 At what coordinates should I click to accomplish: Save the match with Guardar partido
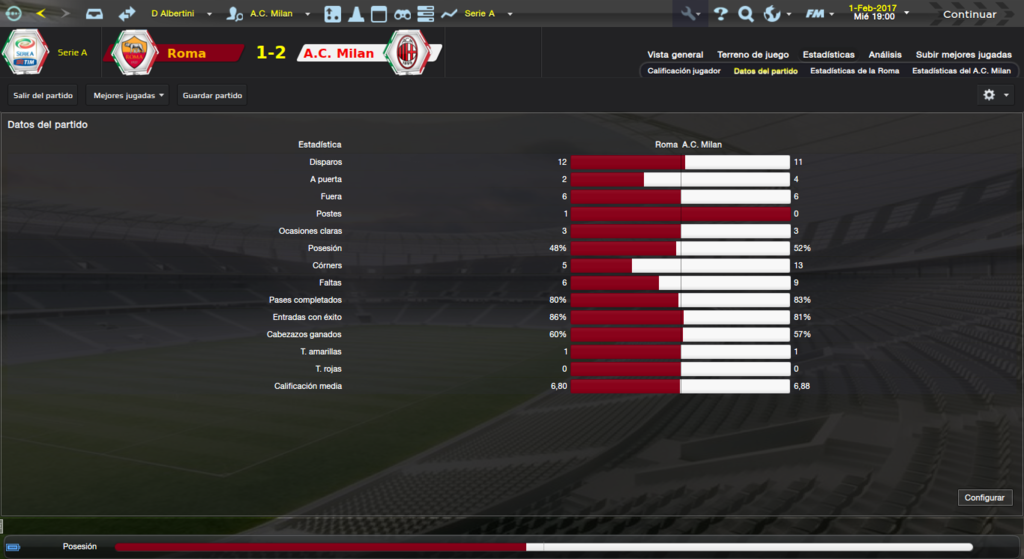click(212, 95)
